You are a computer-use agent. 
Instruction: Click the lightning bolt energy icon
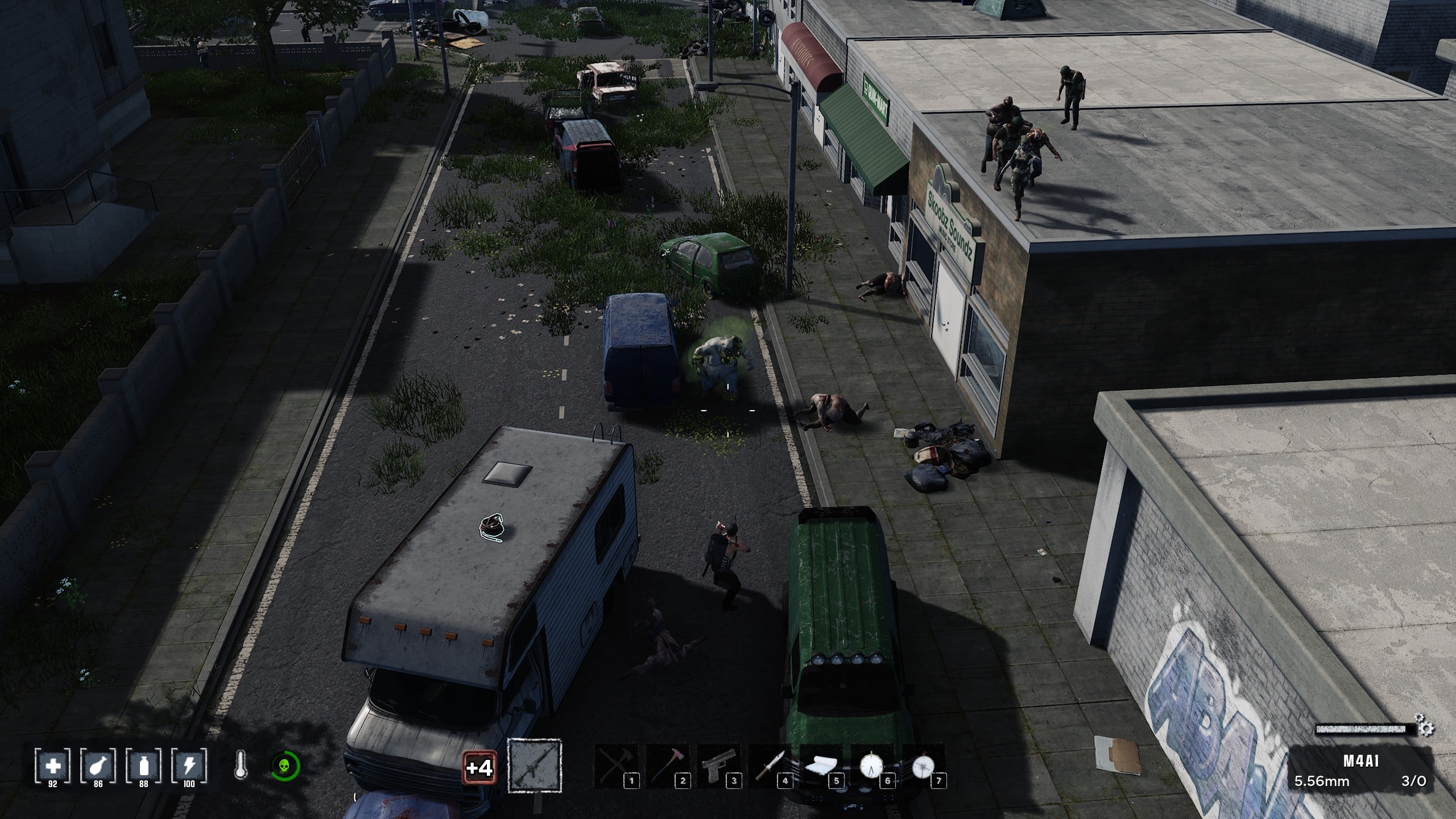click(189, 766)
